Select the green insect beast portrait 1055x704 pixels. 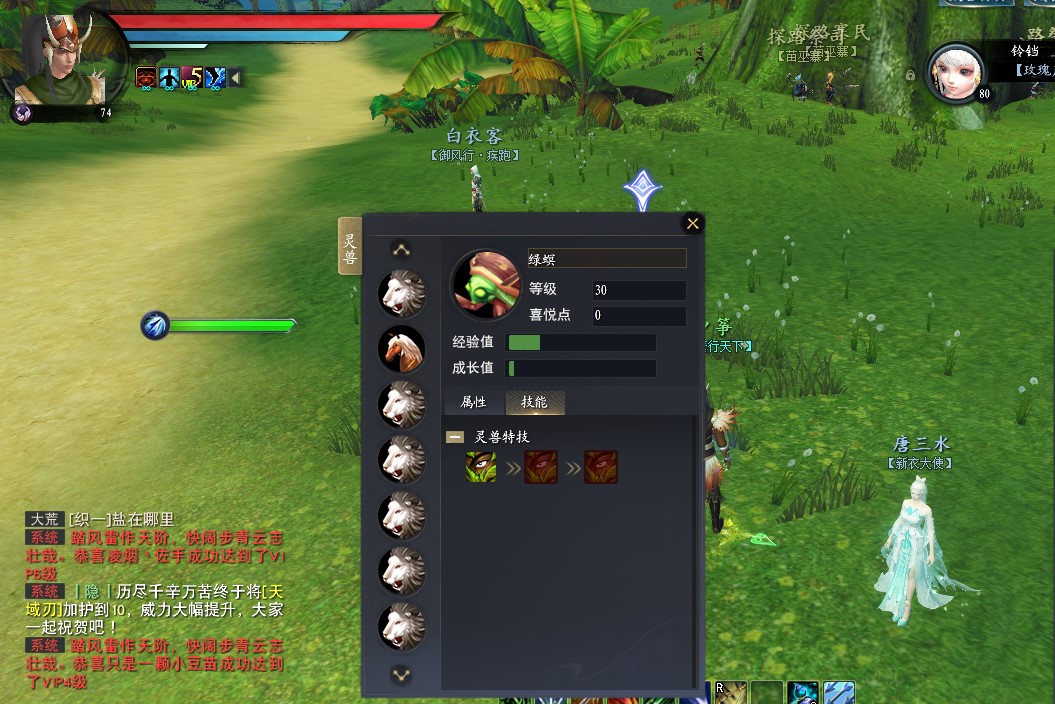[x=485, y=284]
